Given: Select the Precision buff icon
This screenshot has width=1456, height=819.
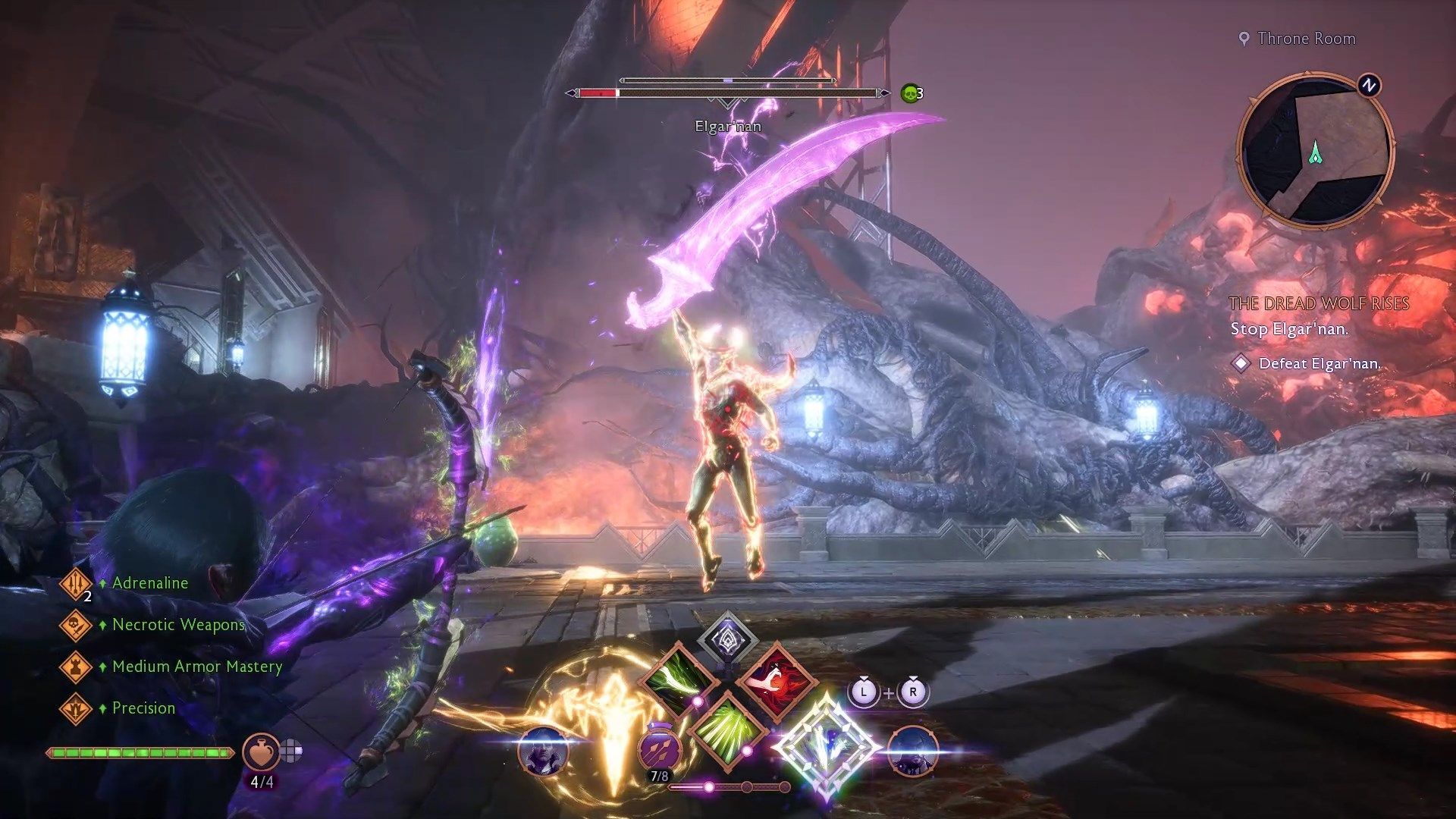Looking at the screenshot, I should pyautogui.click(x=76, y=708).
